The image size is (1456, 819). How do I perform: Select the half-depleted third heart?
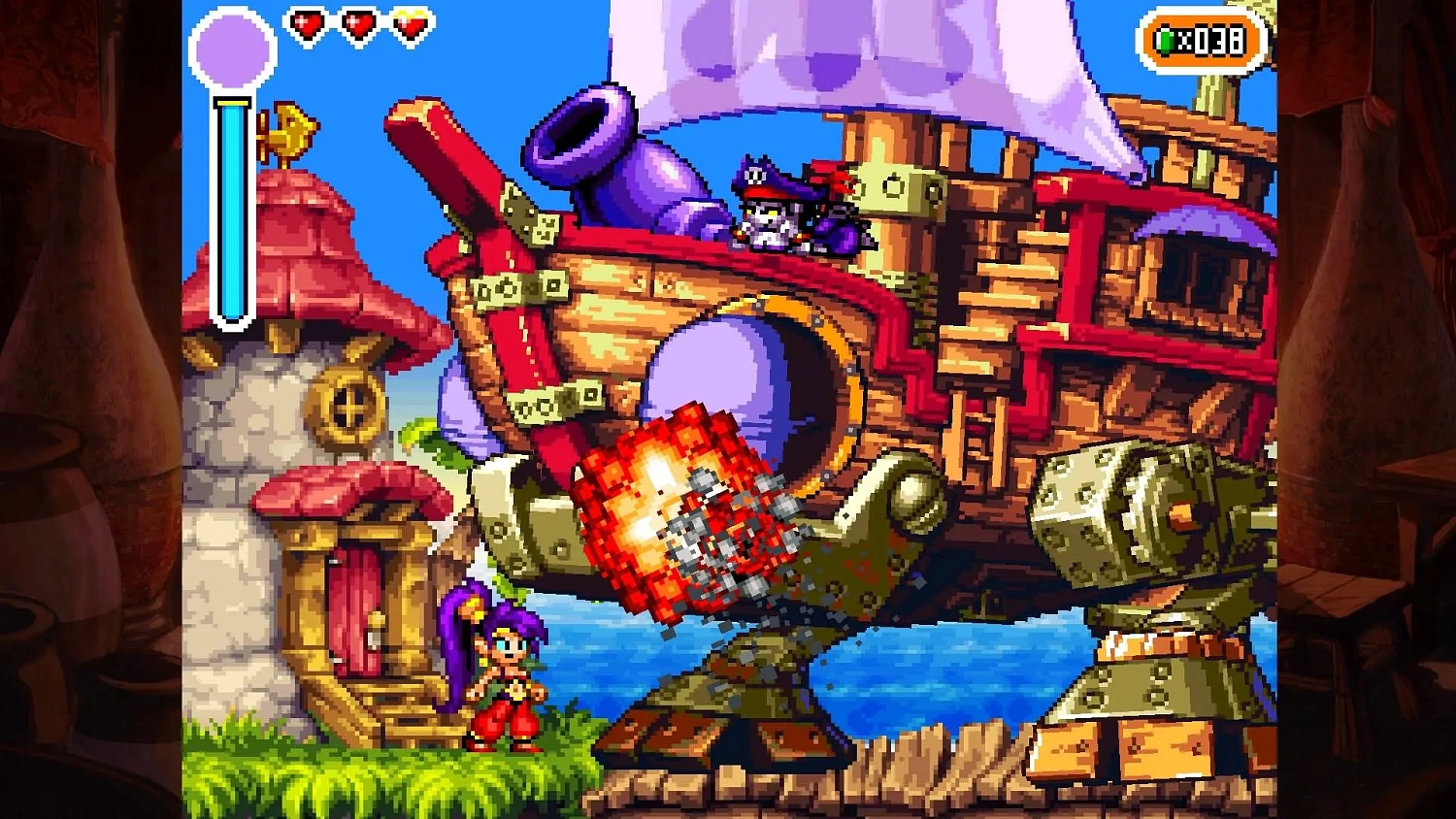point(409,26)
